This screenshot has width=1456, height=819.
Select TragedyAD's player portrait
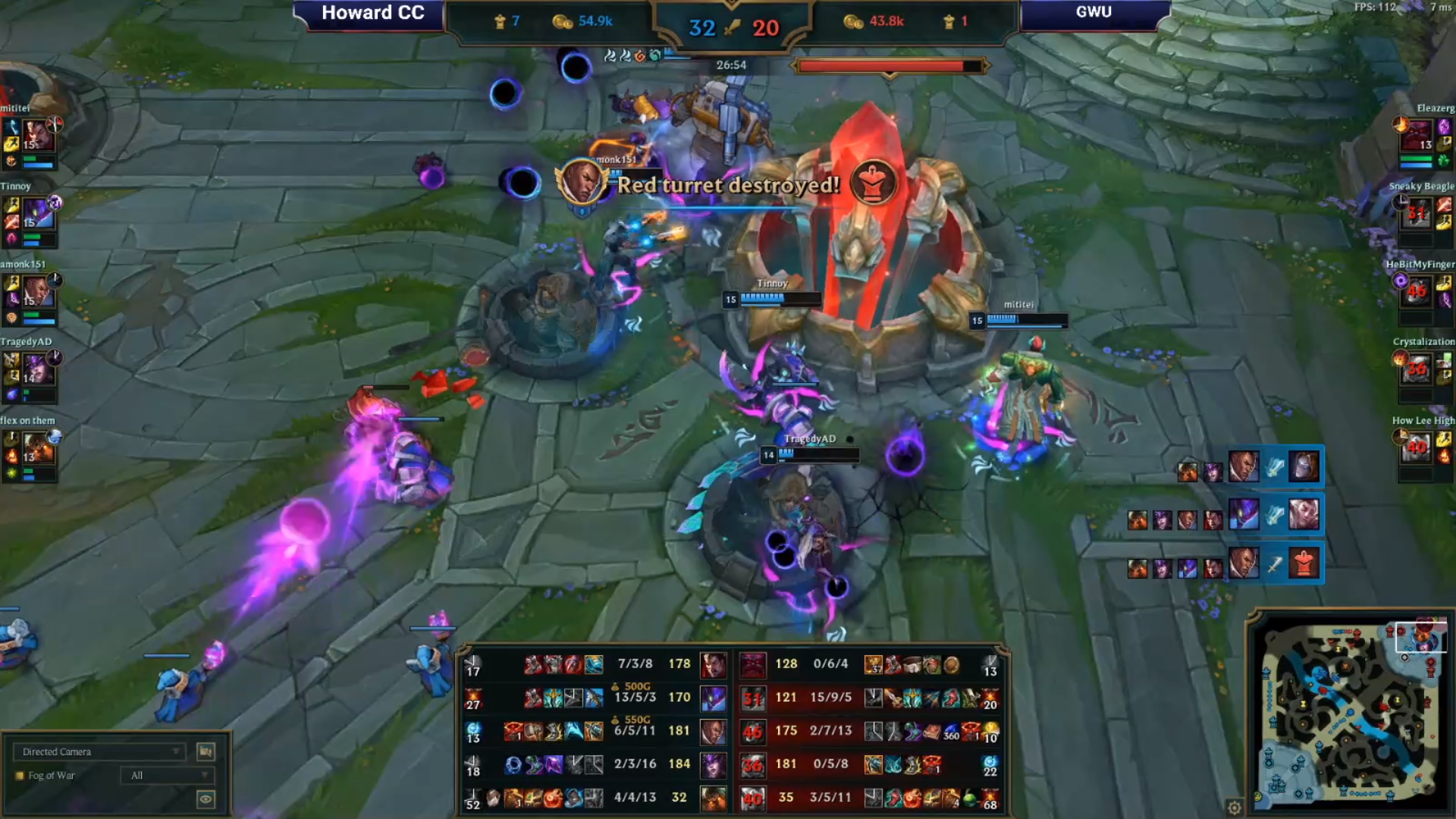[37, 370]
